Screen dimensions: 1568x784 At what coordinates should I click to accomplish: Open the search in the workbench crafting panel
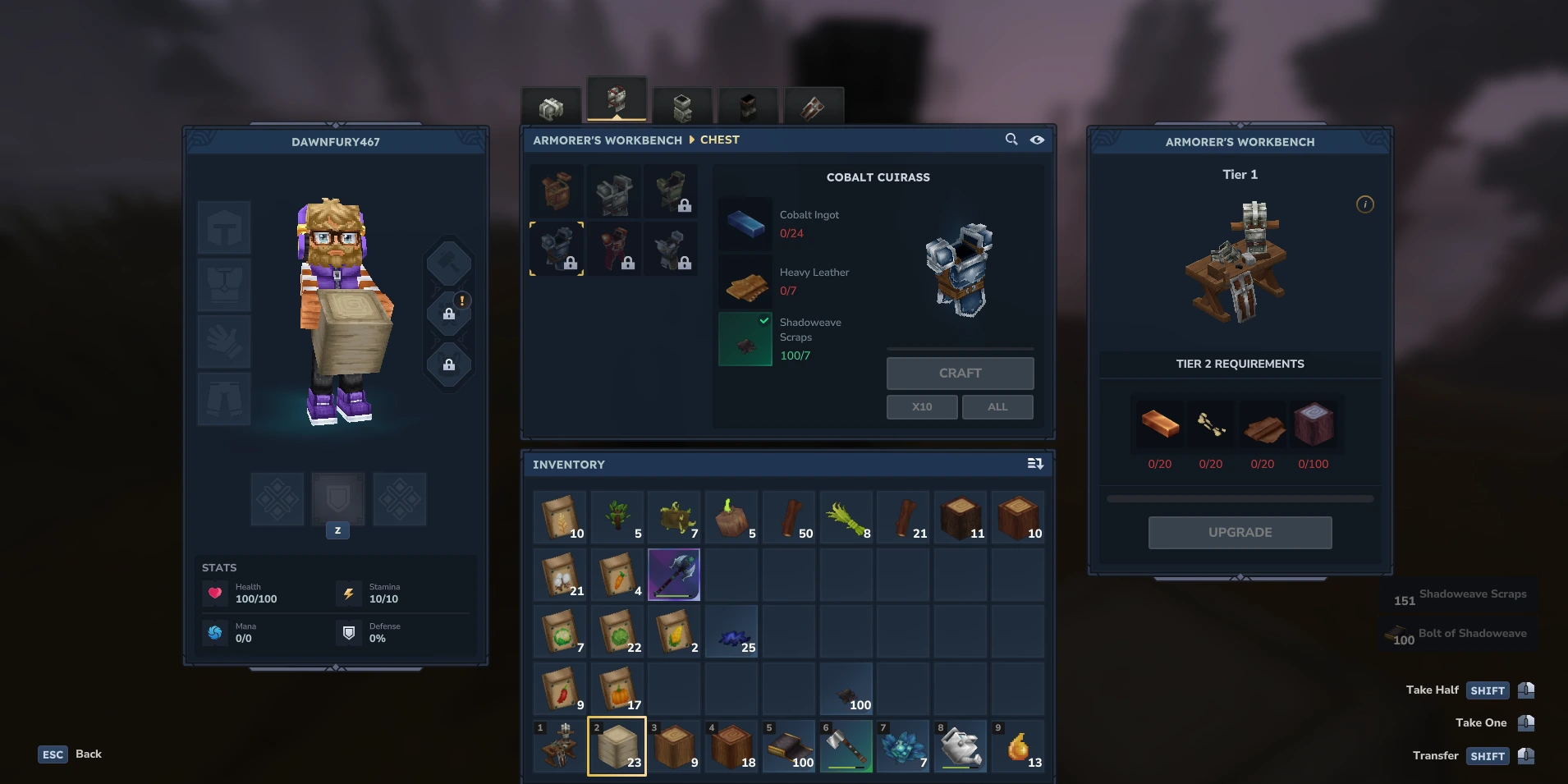pyautogui.click(x=1011, y=140)
